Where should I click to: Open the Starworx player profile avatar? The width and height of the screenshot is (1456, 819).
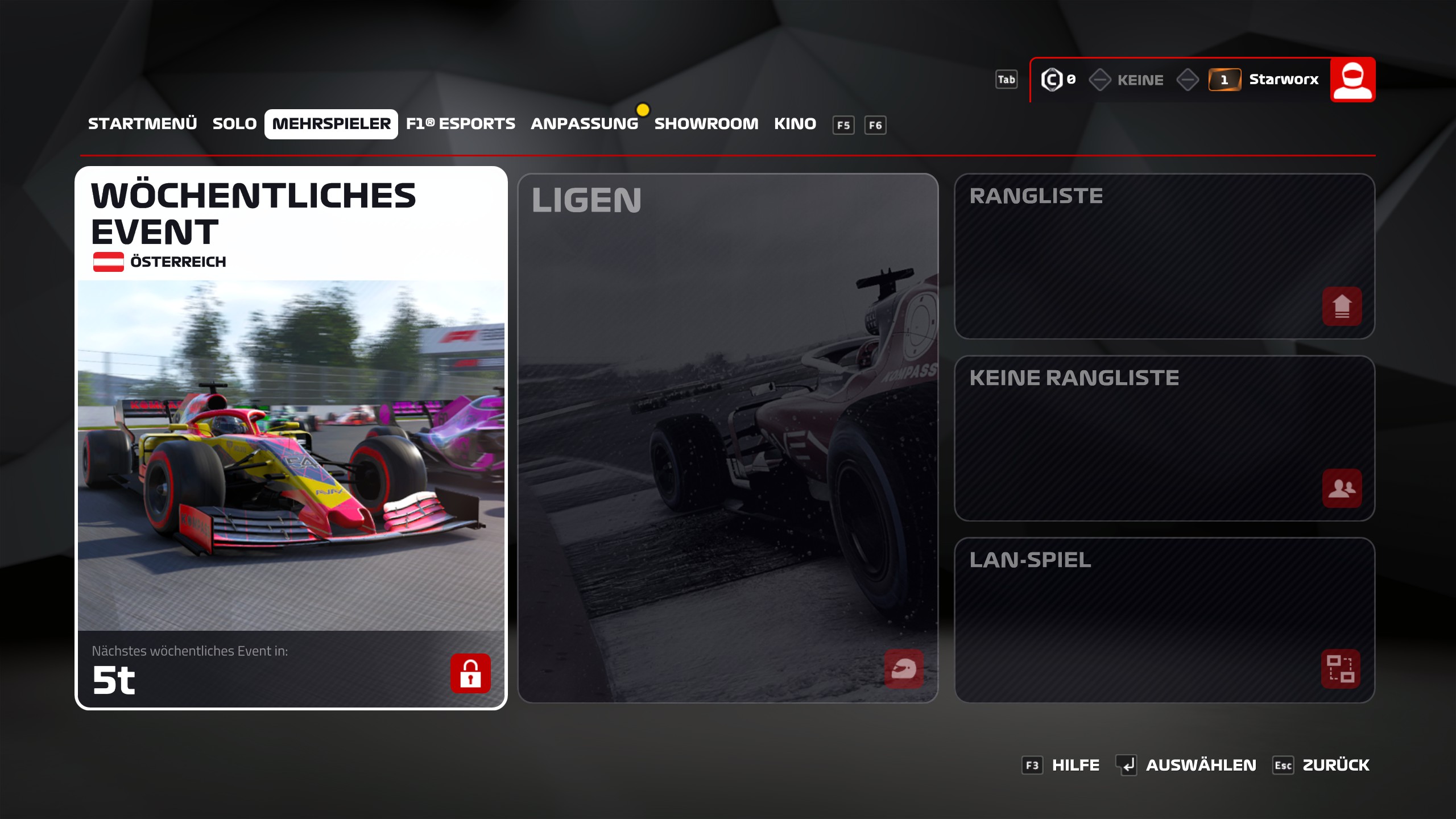[1352, 80]
